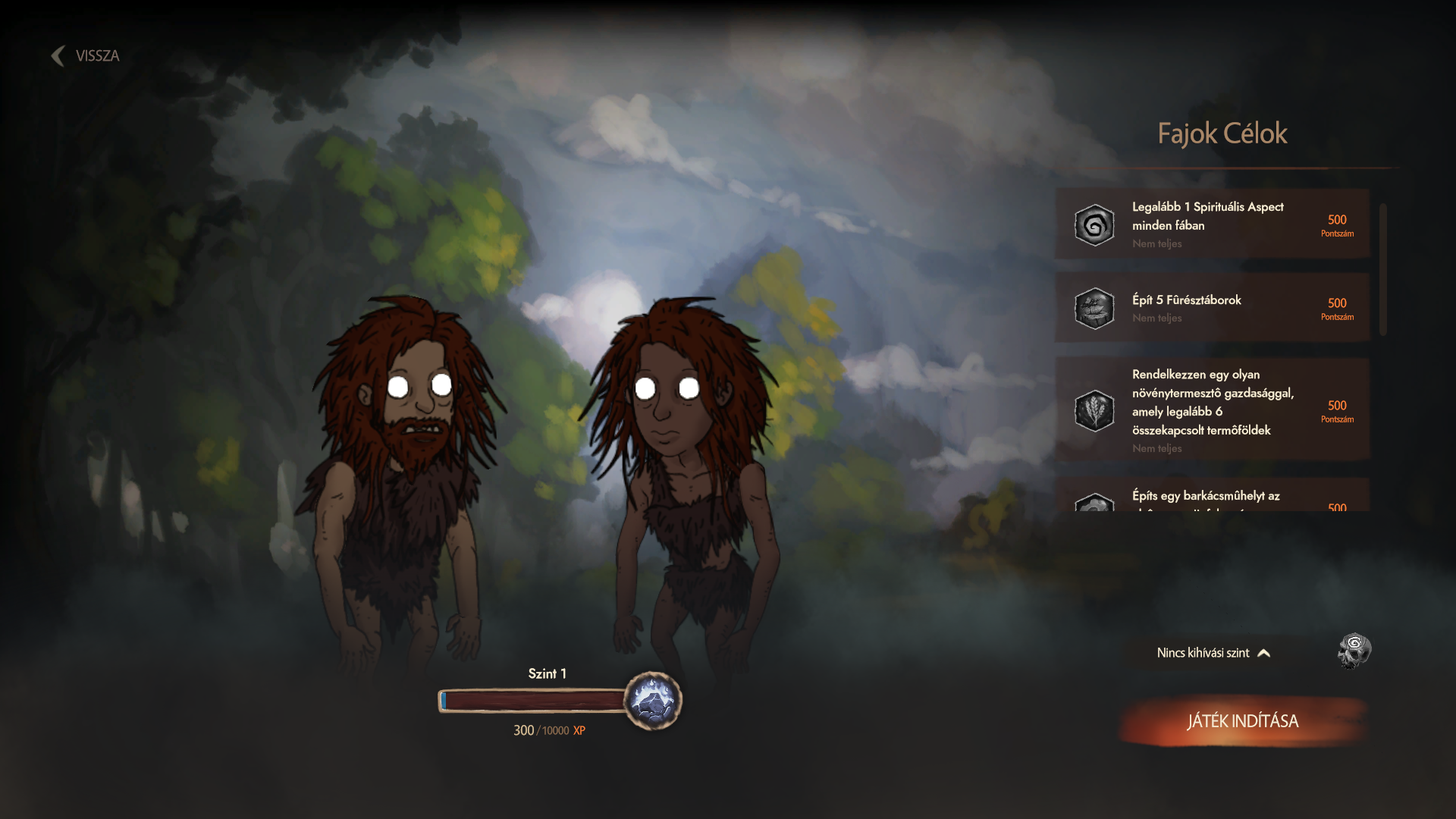
Task: Go back with the Vissza button
Action: 86,56
